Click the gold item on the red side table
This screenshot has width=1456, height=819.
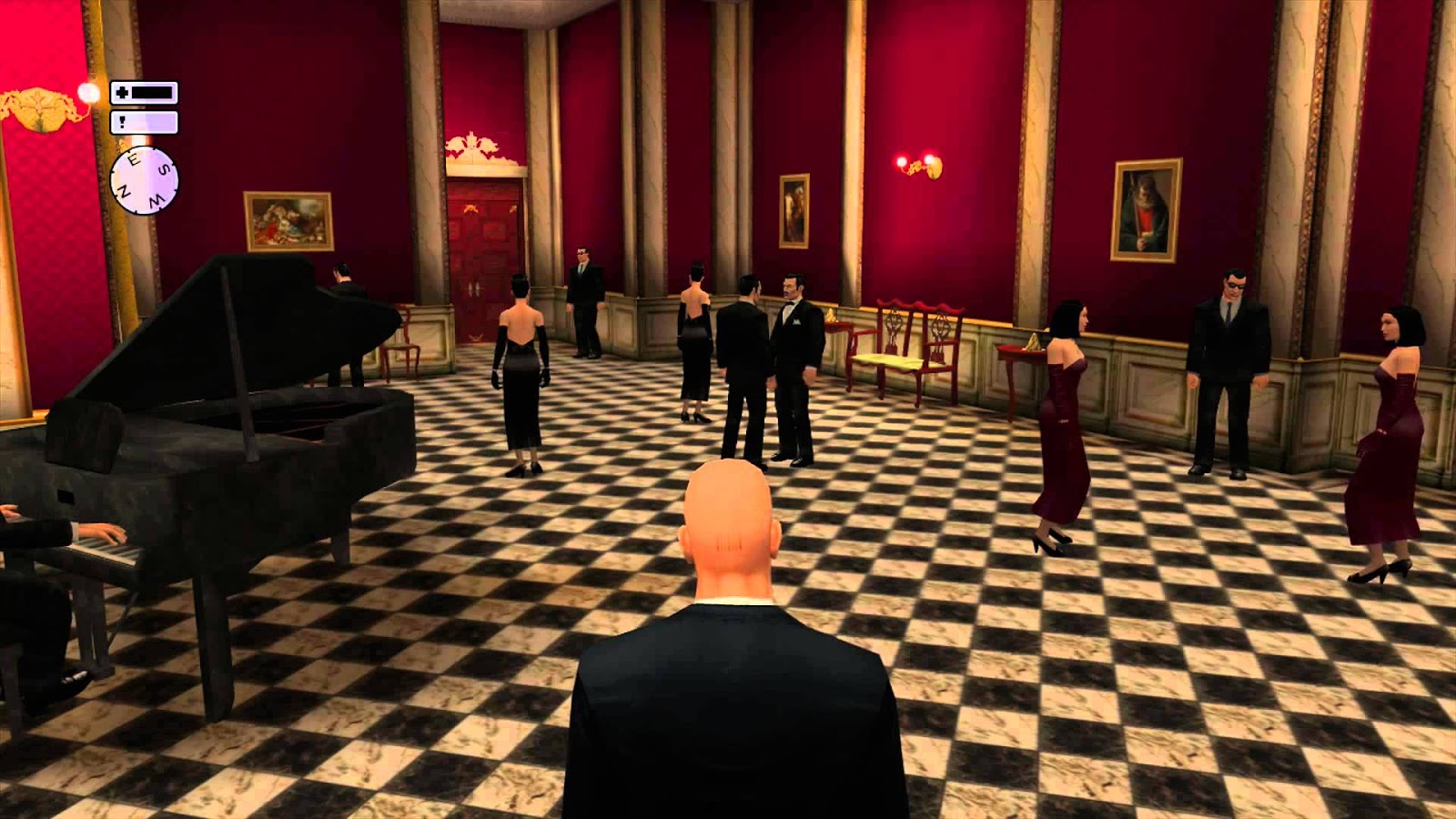pos(1034,342)
